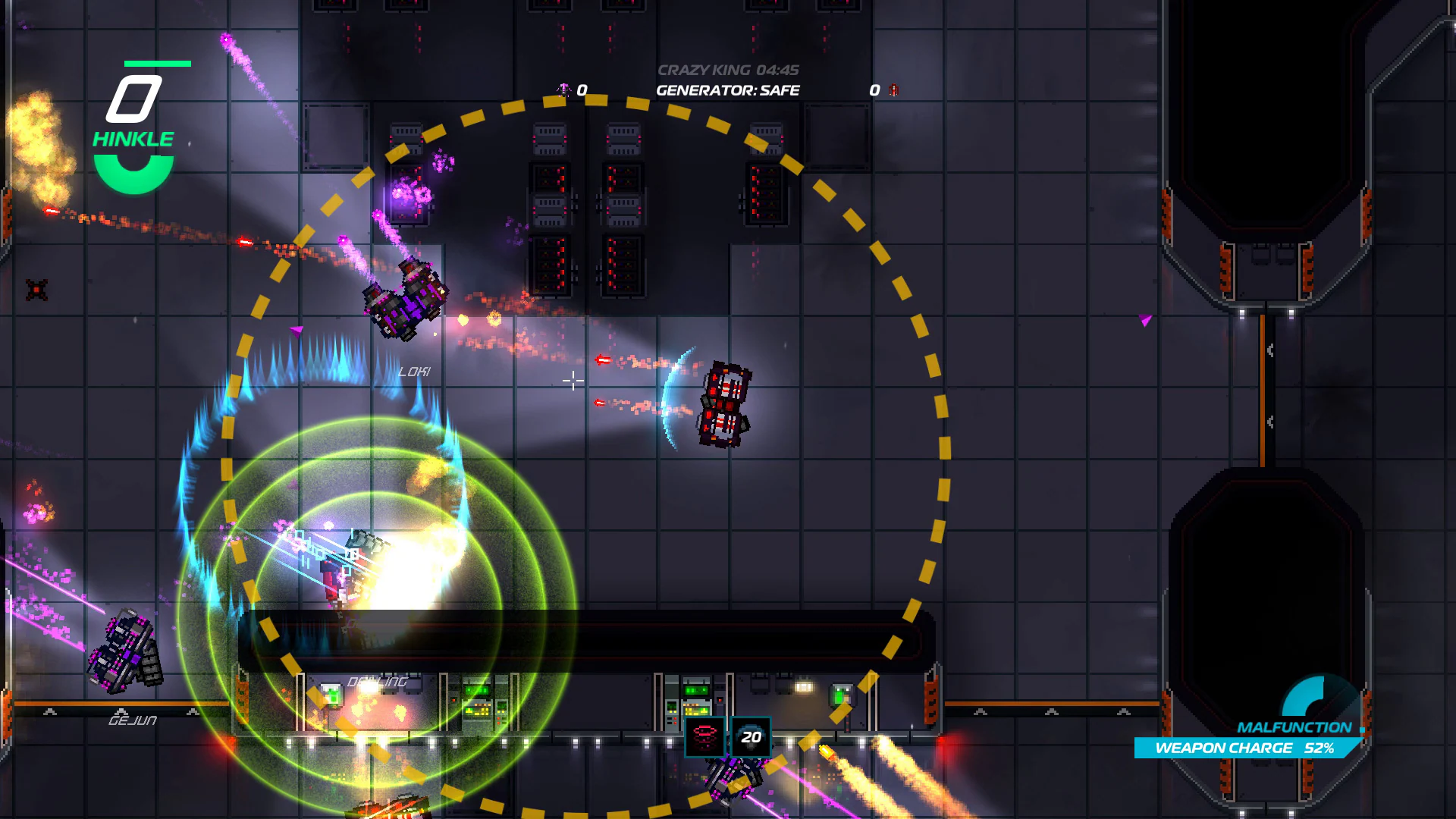This screenshot has width=1456, height=819.
Task: Select the red mine gadget icon
Action: click(x=705, y=738)
